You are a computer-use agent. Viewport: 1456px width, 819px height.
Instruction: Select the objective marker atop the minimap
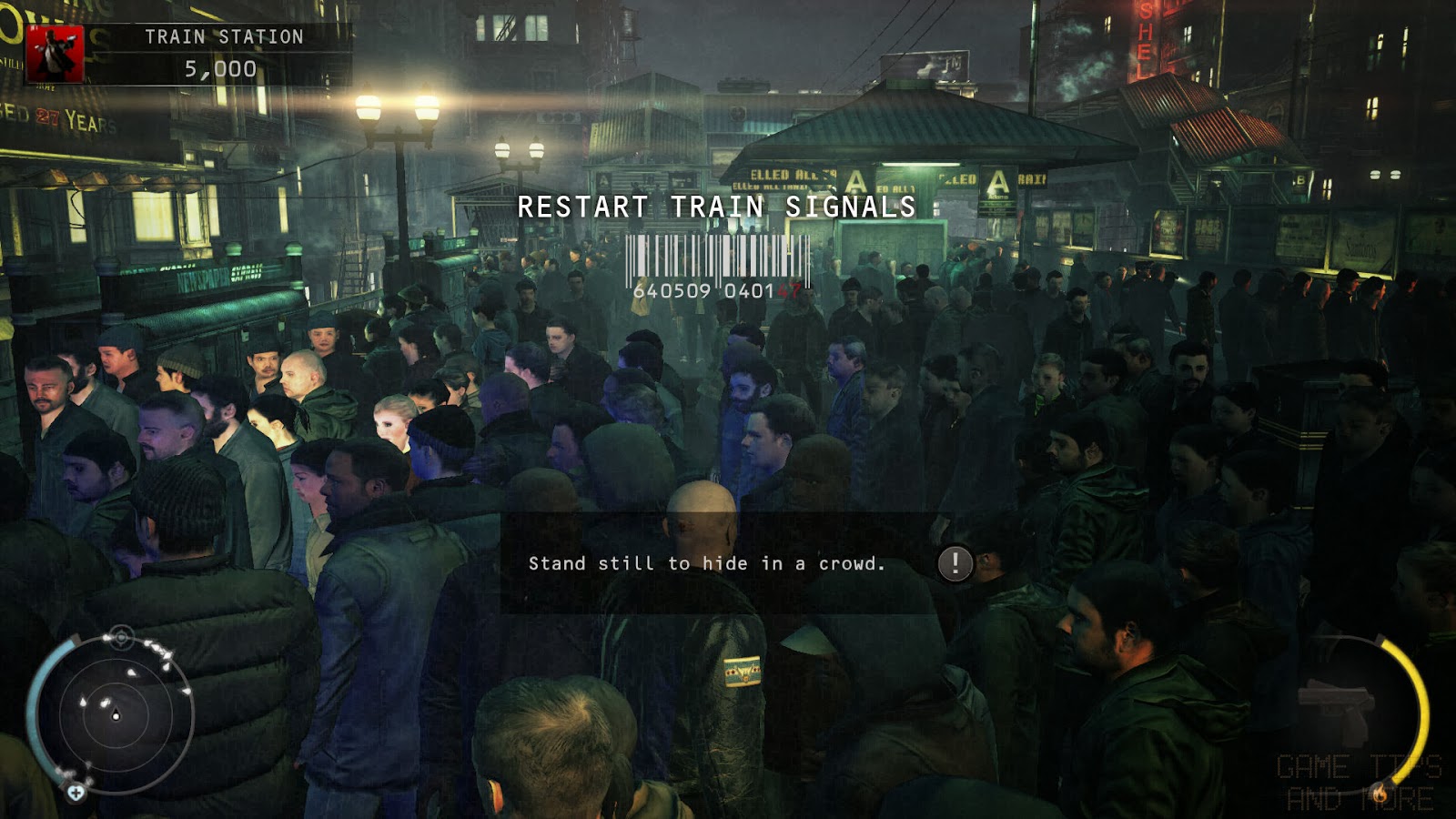[x=121, y=638]
